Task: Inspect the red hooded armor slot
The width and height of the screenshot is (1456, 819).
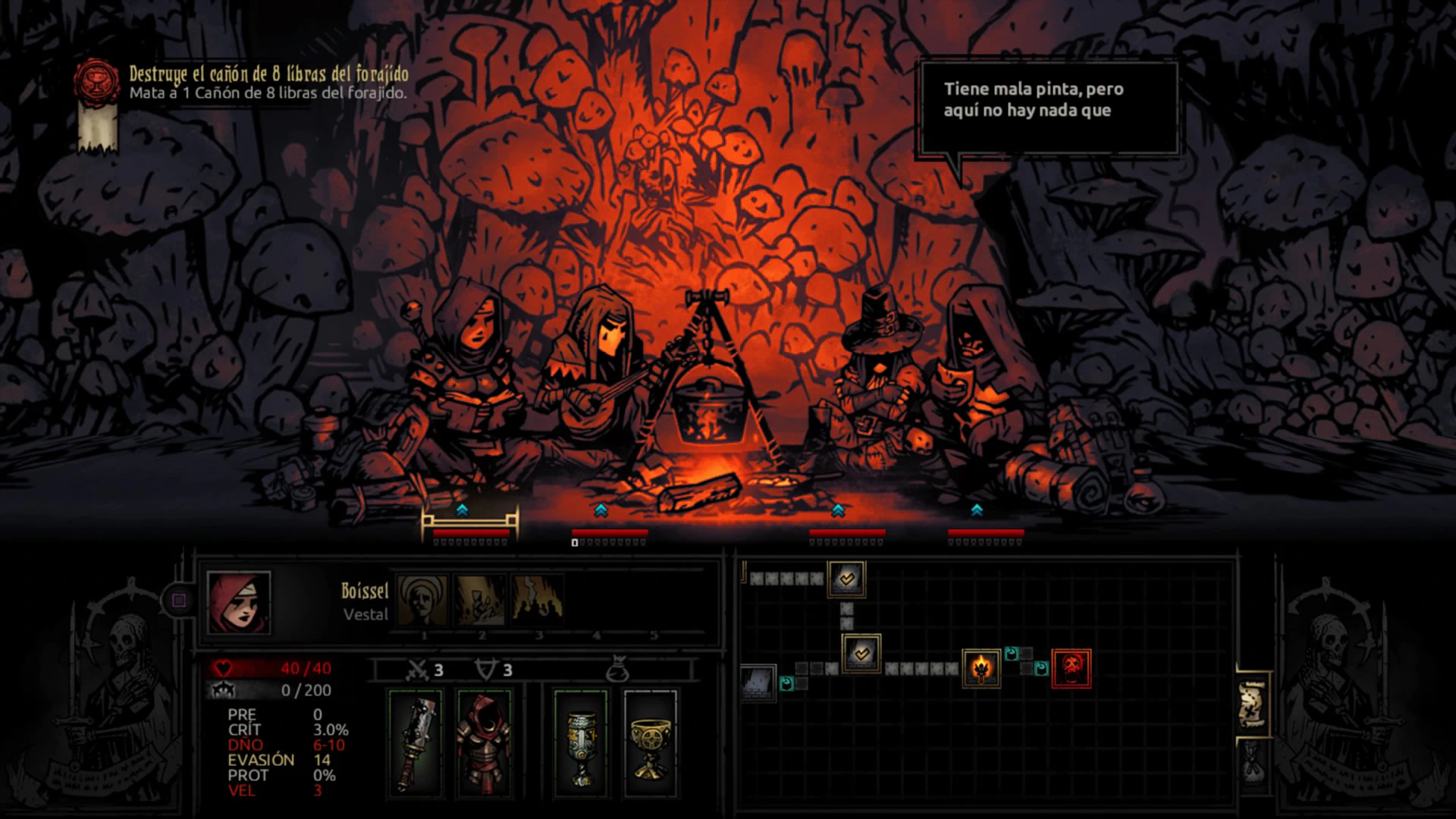Action: pos(484,743)
